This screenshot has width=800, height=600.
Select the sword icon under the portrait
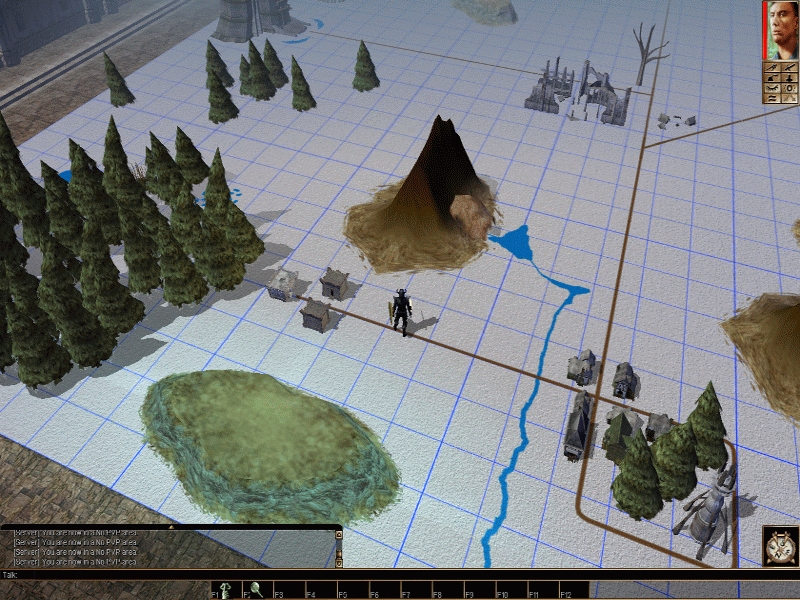coord(772,69)
